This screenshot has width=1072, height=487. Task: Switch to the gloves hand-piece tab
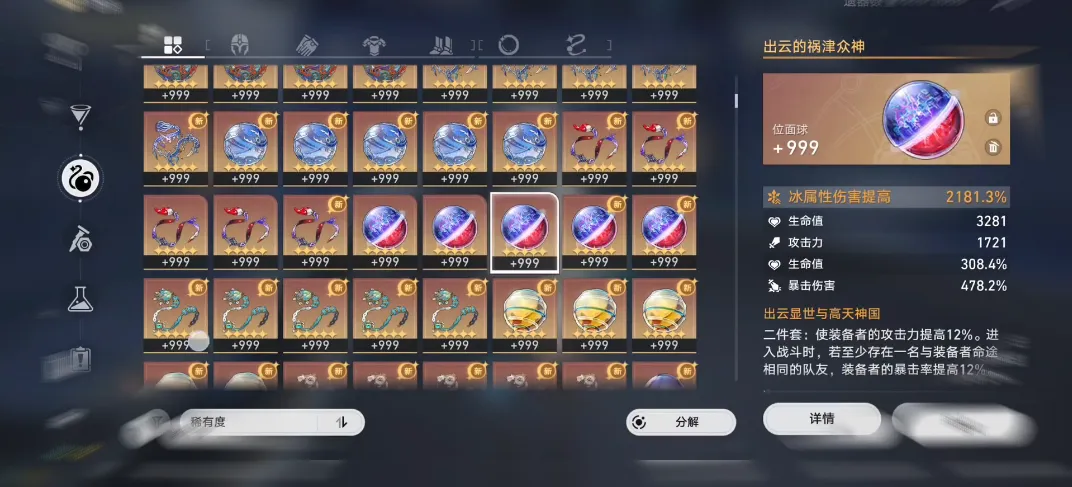pos(306,44)
